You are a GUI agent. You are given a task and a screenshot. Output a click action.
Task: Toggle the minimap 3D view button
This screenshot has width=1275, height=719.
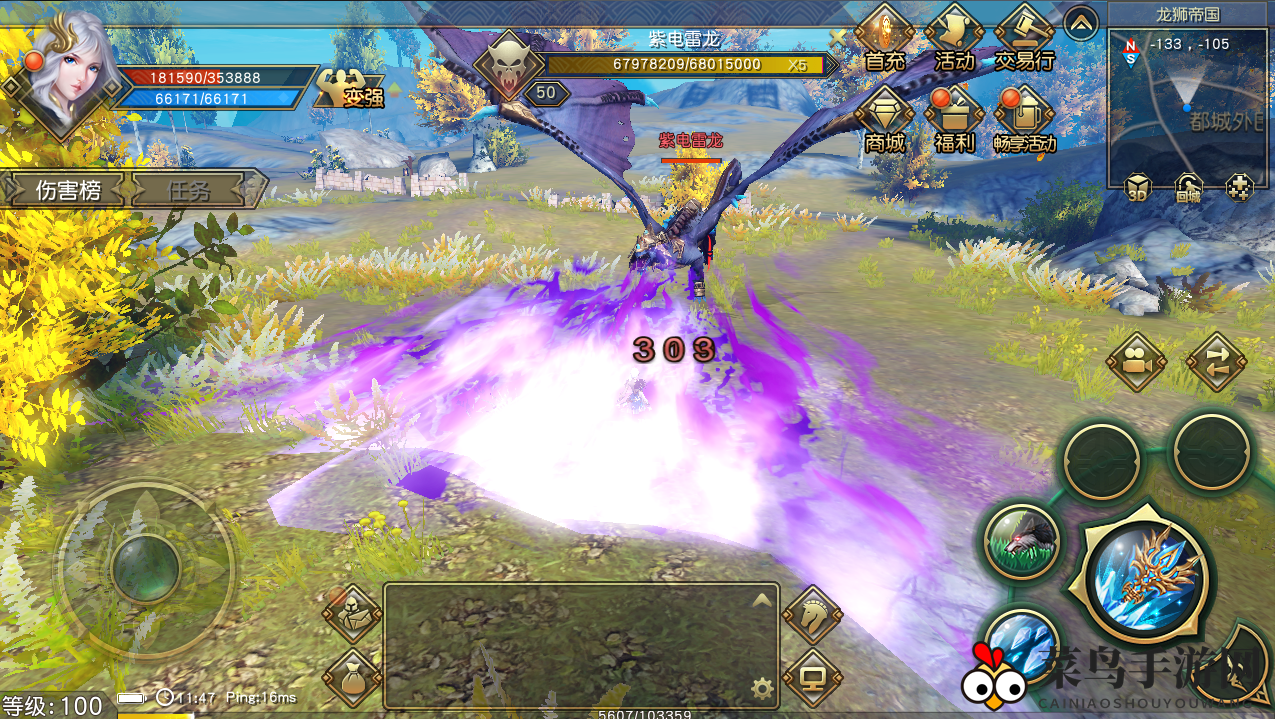pos(1137,187)
